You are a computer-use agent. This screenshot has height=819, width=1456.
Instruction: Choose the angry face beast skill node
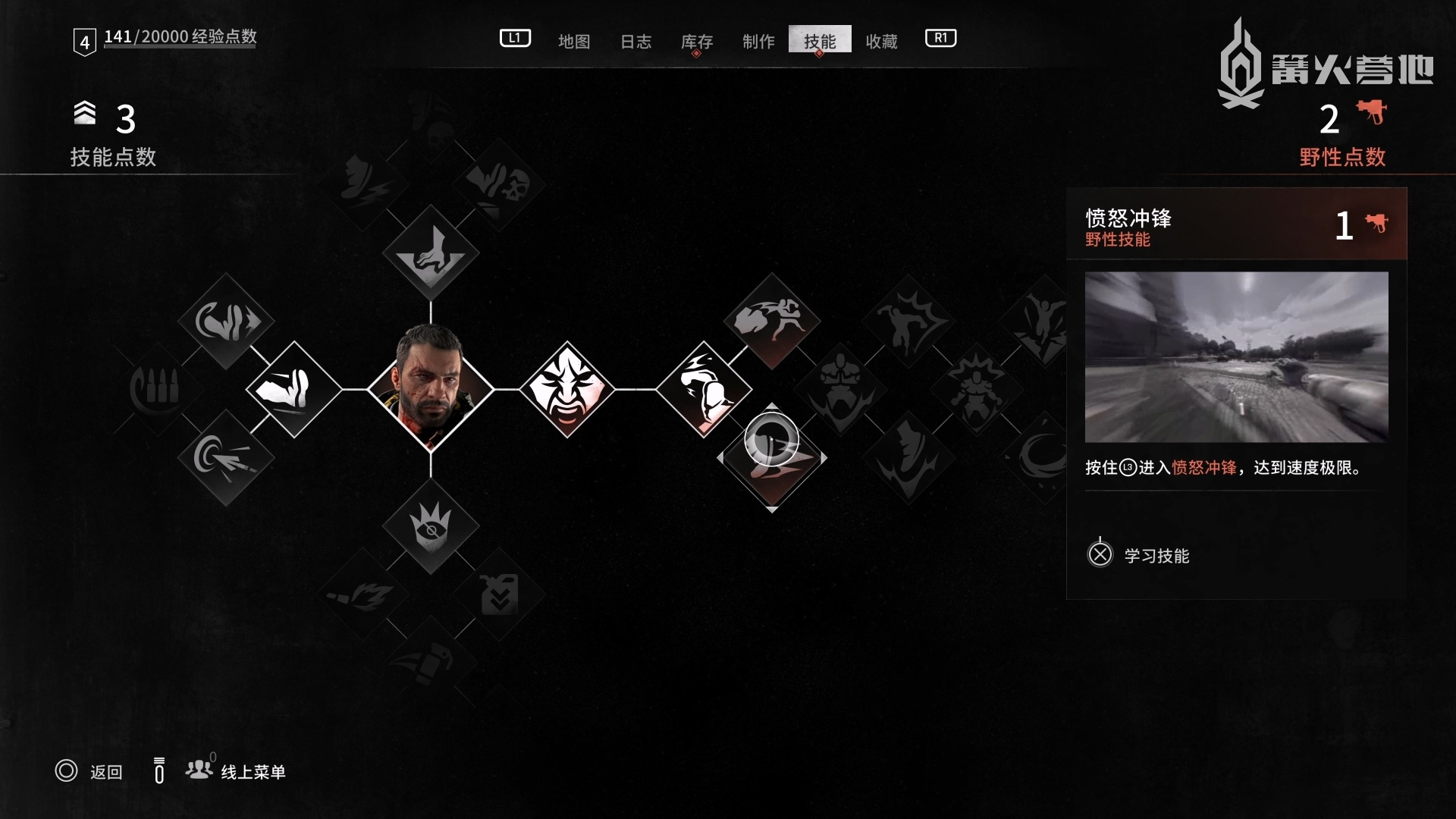click(567, 389)
